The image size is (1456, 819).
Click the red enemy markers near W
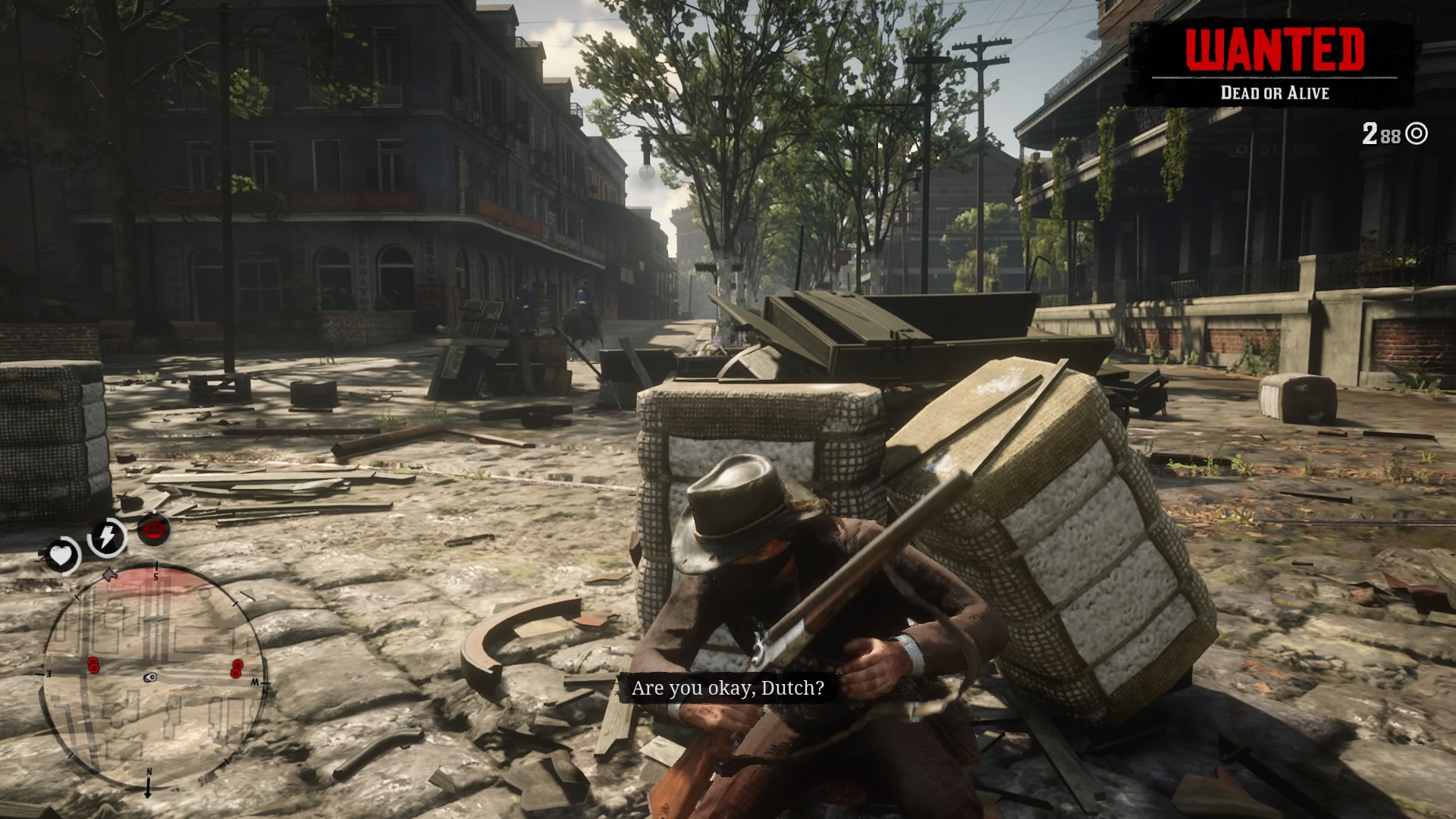(237, 668)
